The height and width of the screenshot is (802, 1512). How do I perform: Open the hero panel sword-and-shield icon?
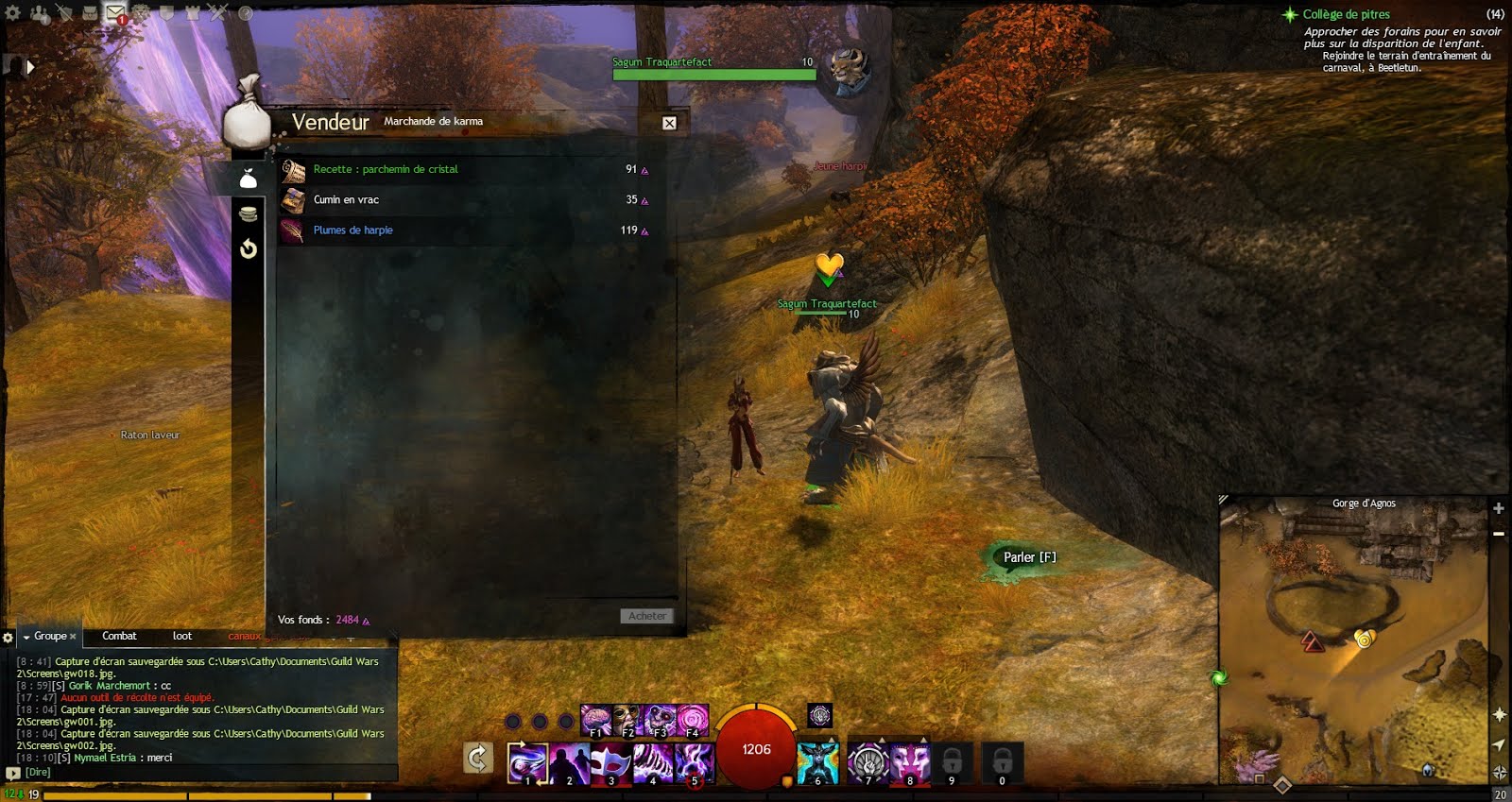[63, 13]
